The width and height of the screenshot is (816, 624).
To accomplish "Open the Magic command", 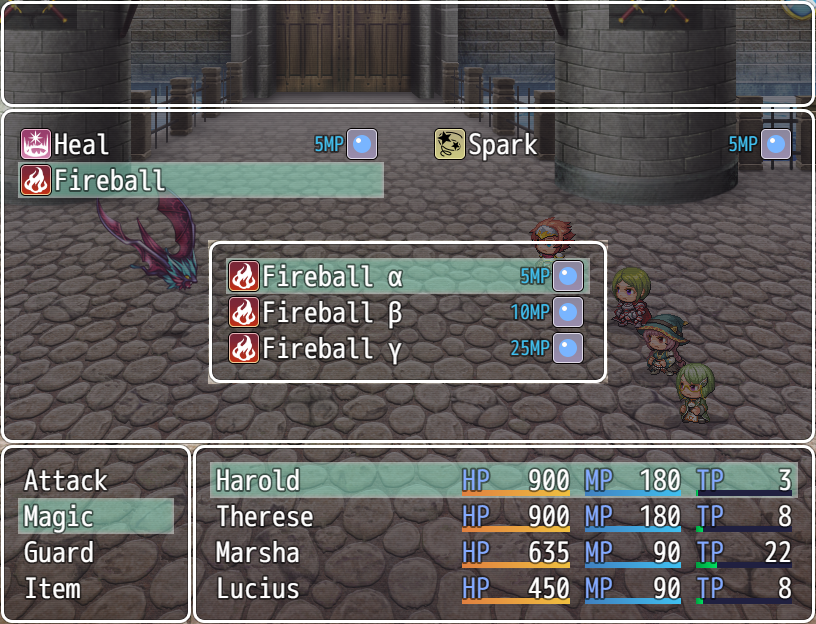I will pos(95,517).
